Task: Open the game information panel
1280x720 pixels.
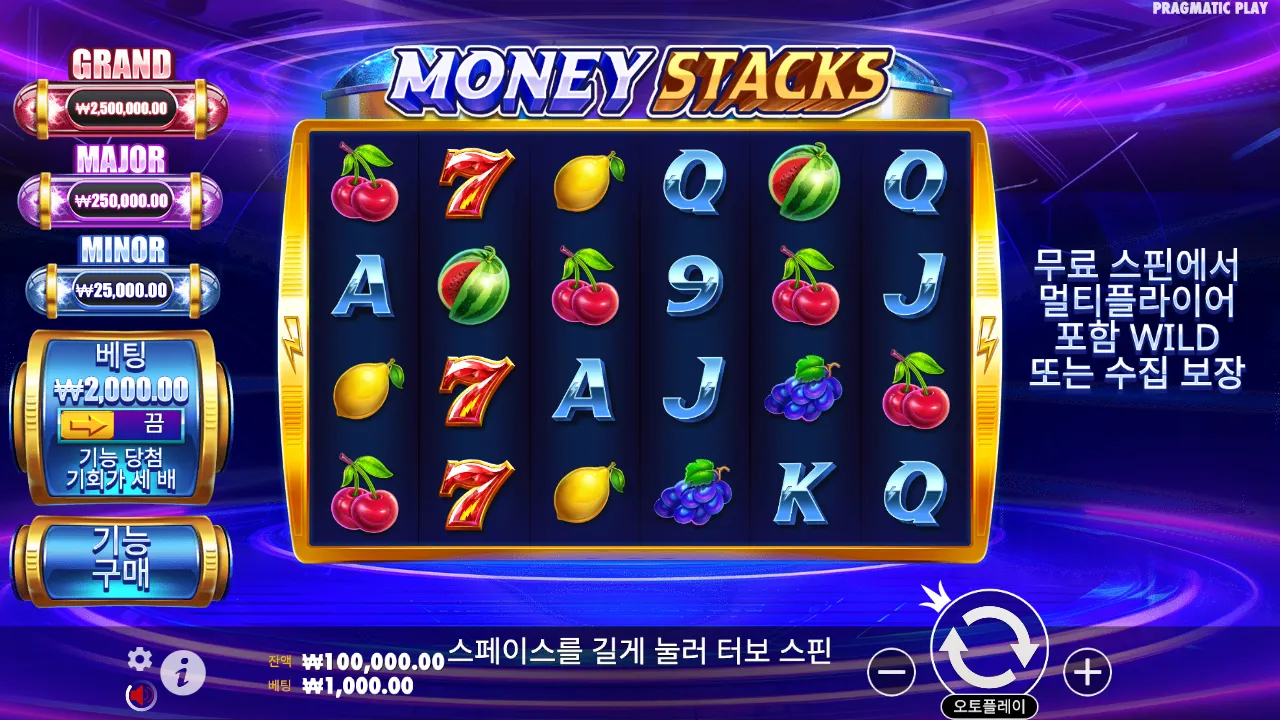Action: click(x=182, y=670)
